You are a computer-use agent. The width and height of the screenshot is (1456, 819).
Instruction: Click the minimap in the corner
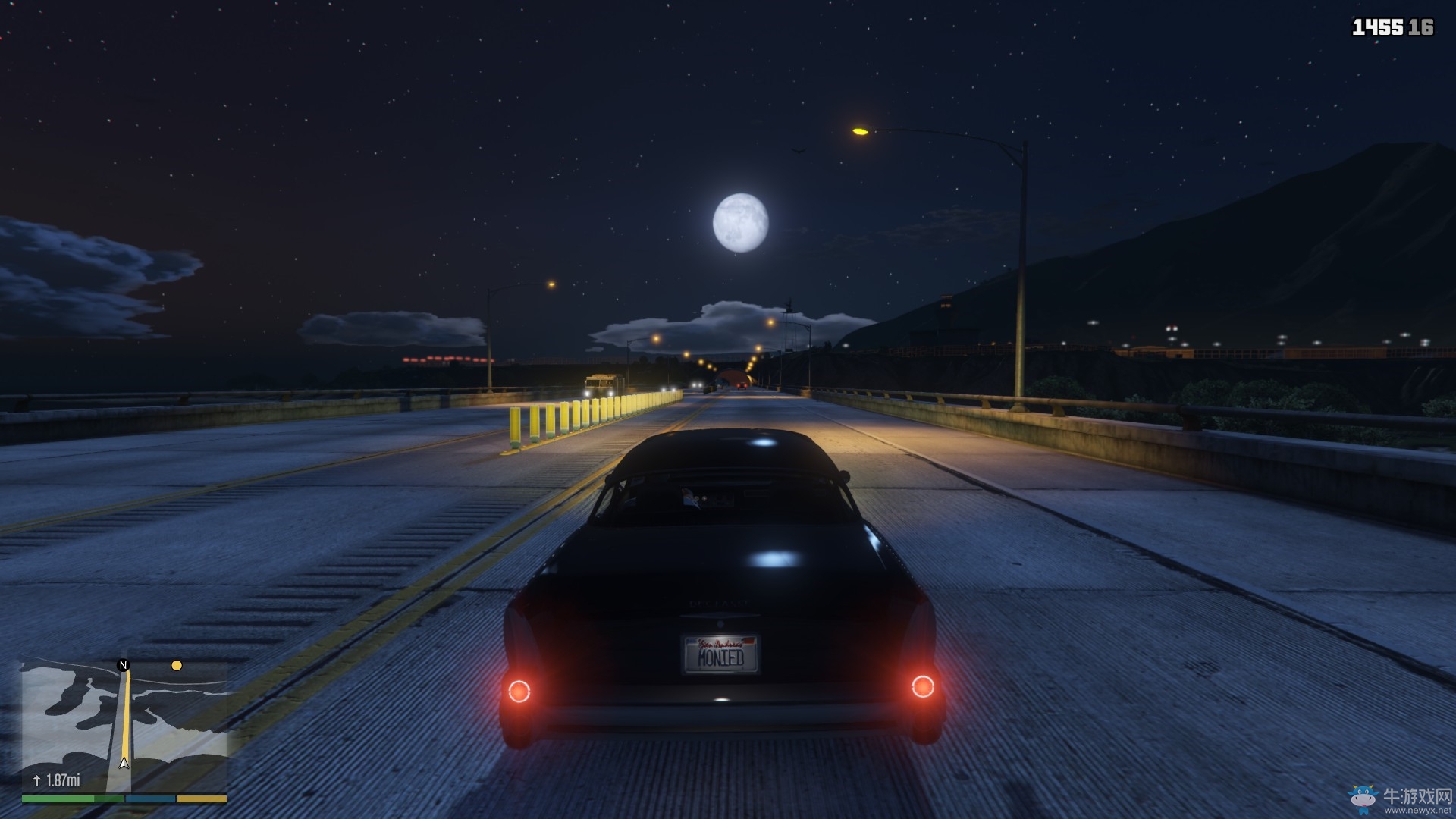(124, 726)
